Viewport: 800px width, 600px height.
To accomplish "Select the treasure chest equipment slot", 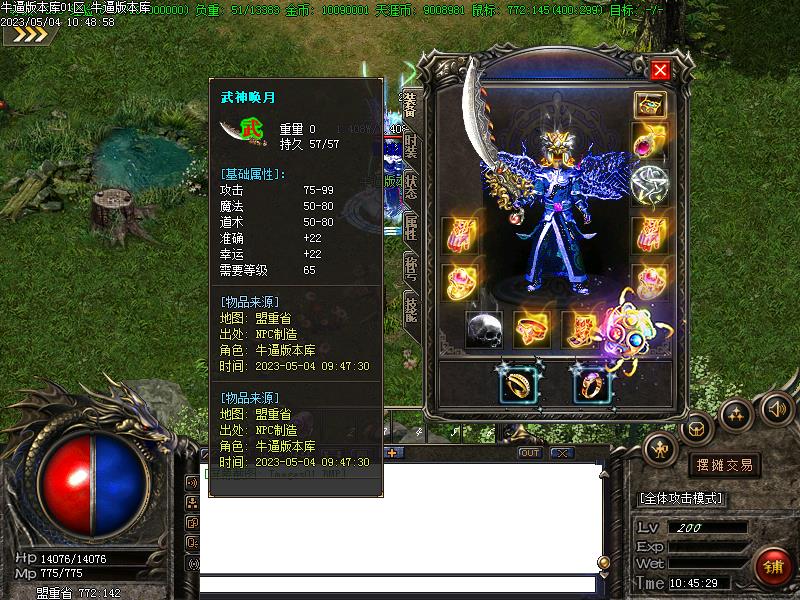I will click(650, 105).
